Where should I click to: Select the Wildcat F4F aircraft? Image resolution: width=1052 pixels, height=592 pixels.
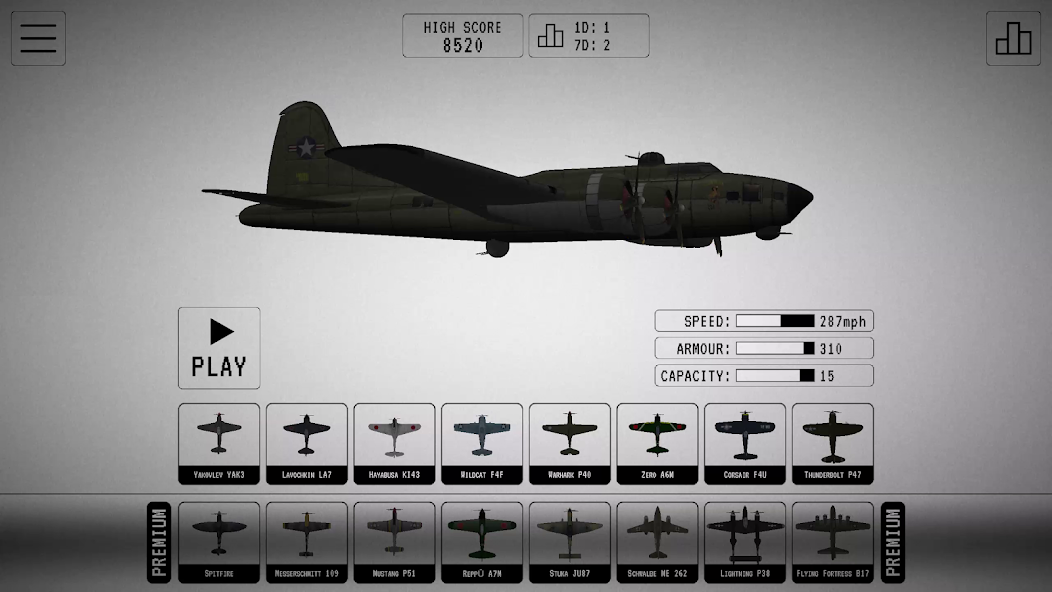click(x=482, y=443)
